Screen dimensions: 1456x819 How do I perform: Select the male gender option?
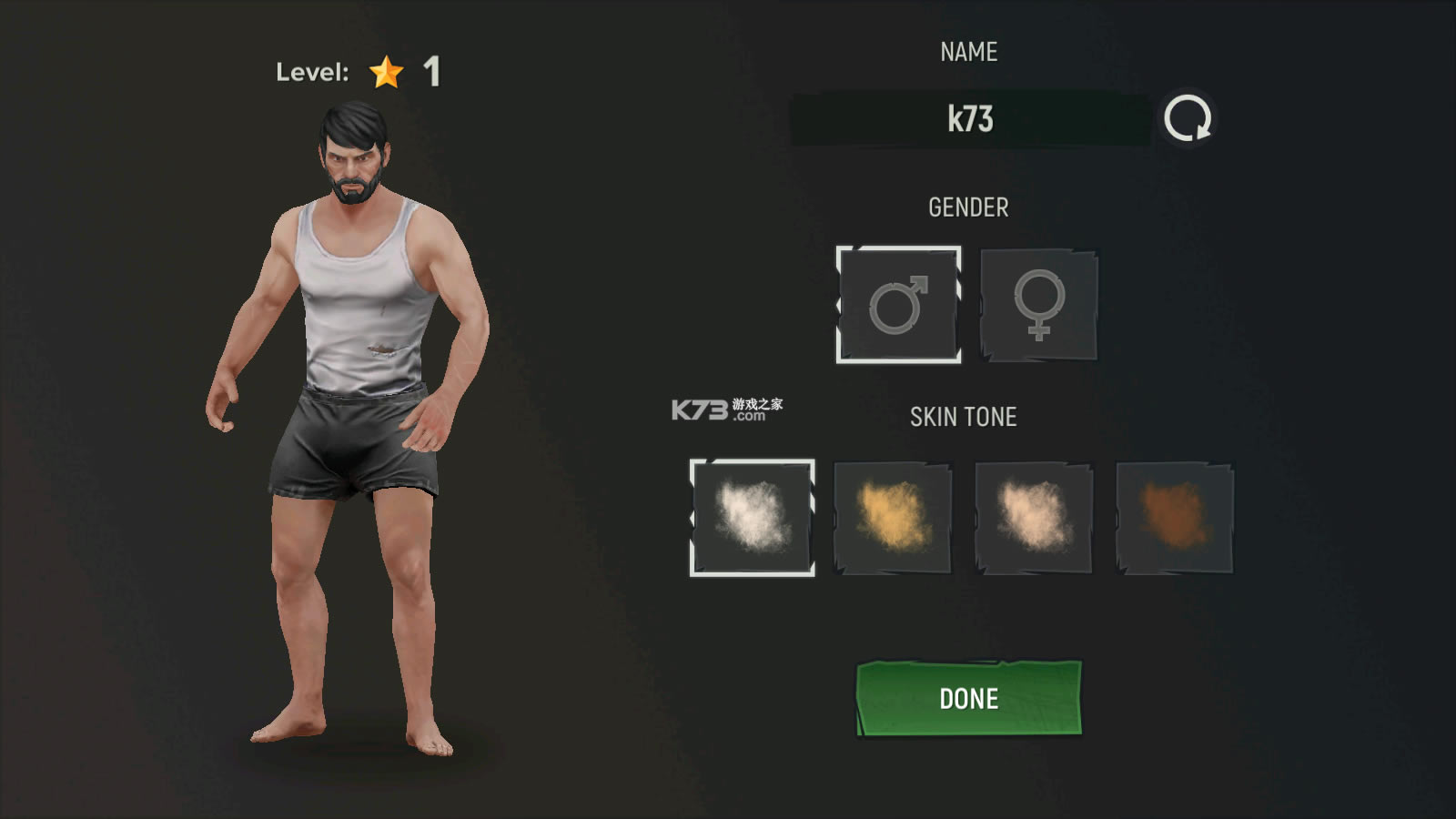pos(898,305)
